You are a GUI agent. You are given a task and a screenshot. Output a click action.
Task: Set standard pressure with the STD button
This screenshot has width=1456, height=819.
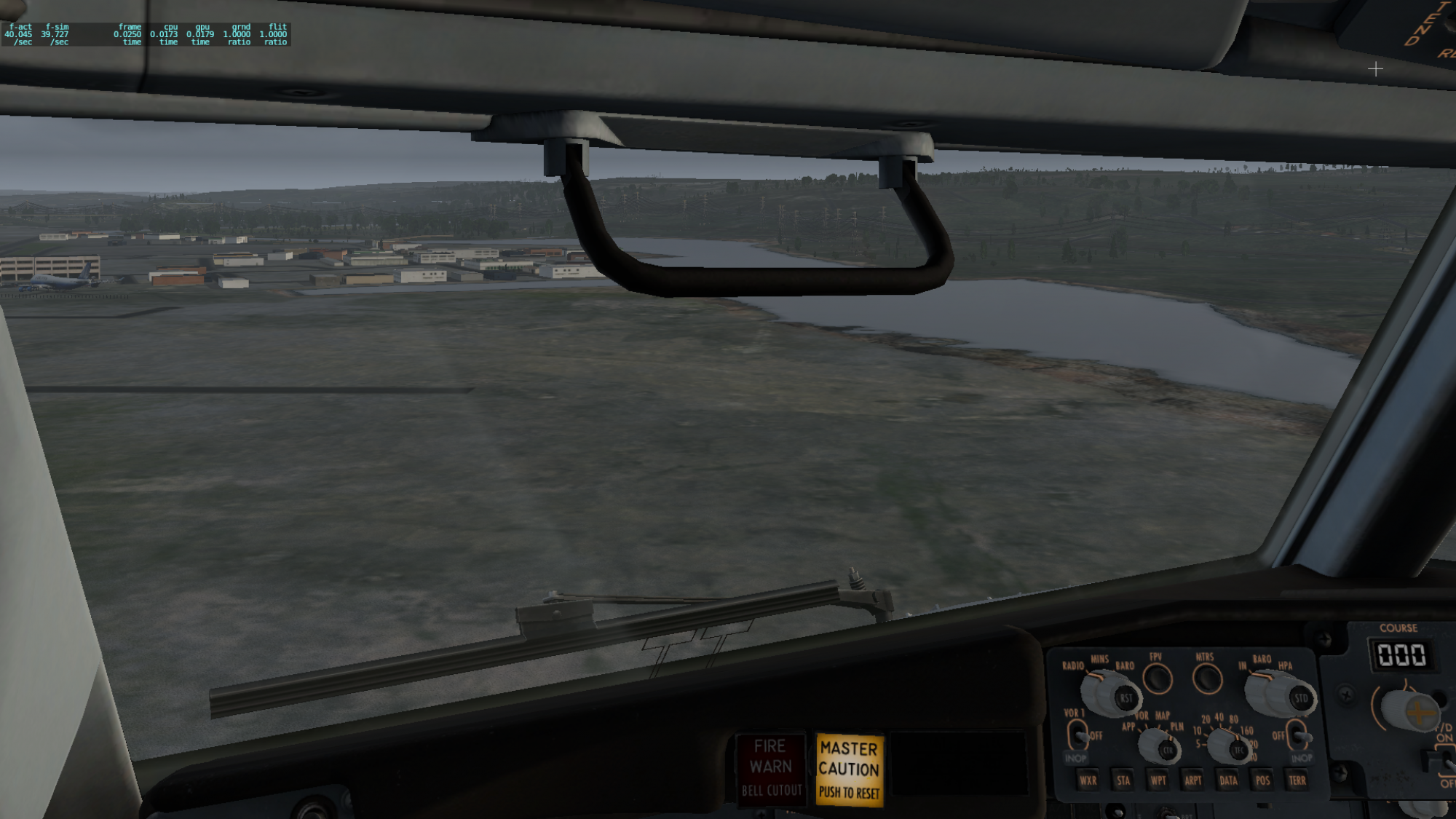click(x=1300, y=698)
